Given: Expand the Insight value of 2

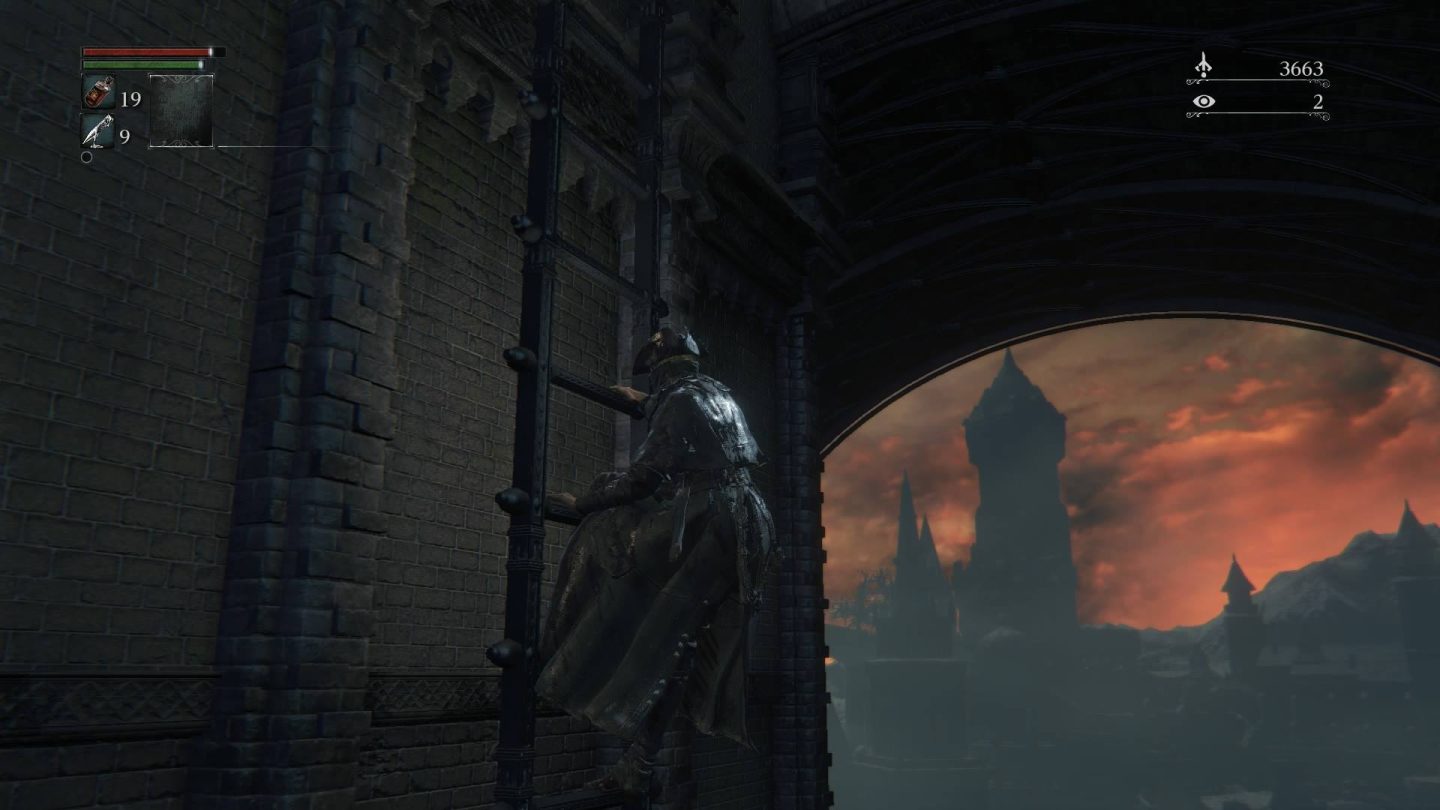Looking at the screenshot, I should coord(1318,101).
